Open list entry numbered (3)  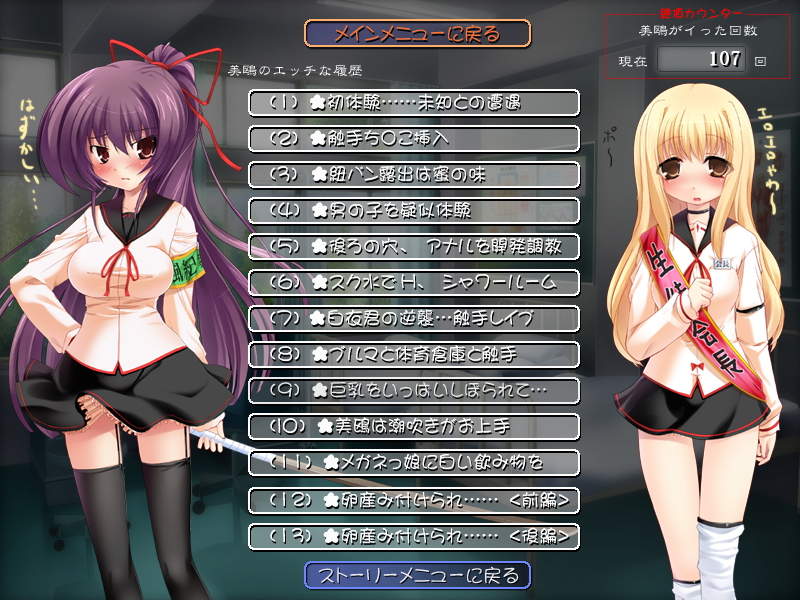[x=413, y=175]
